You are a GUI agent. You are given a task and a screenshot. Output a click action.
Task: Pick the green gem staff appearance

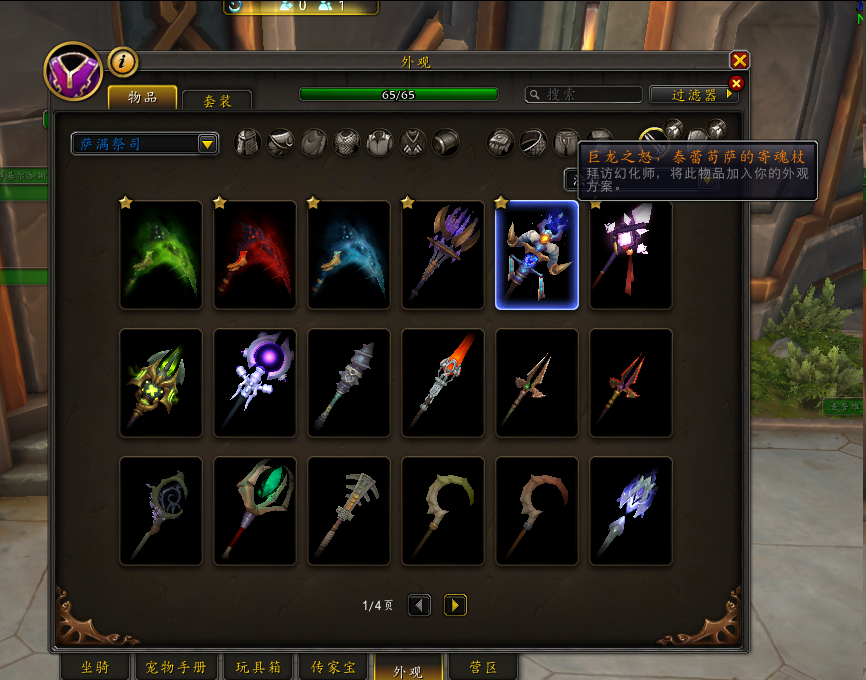[255, 511]
